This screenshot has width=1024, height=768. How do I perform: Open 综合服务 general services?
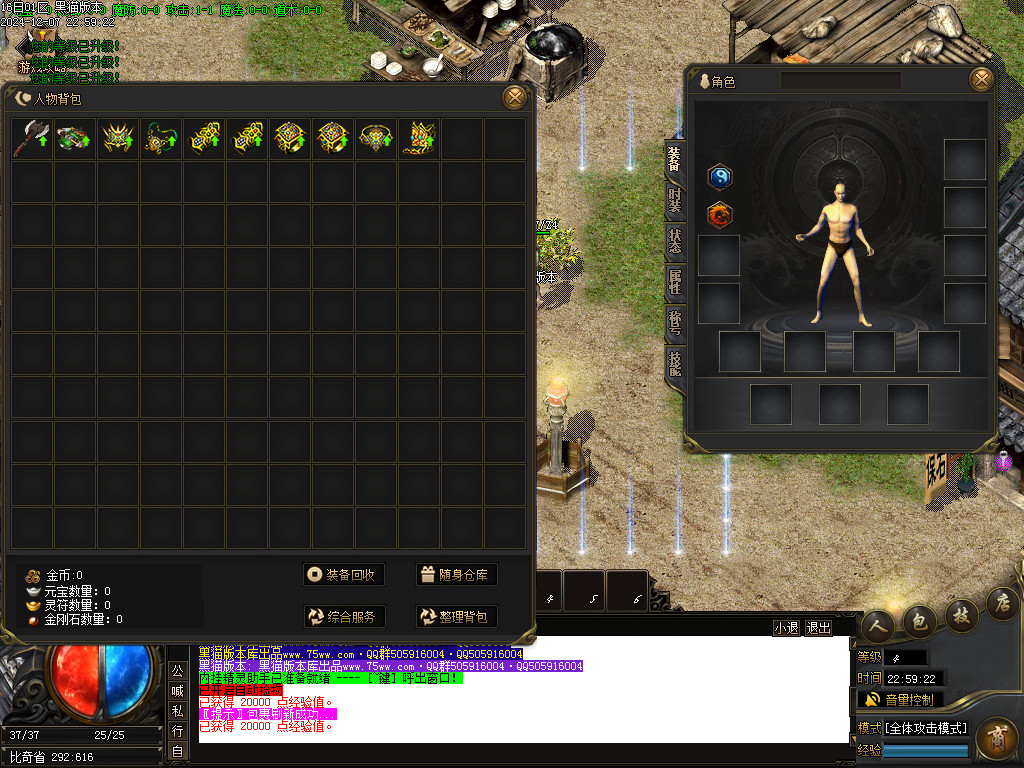345,617
